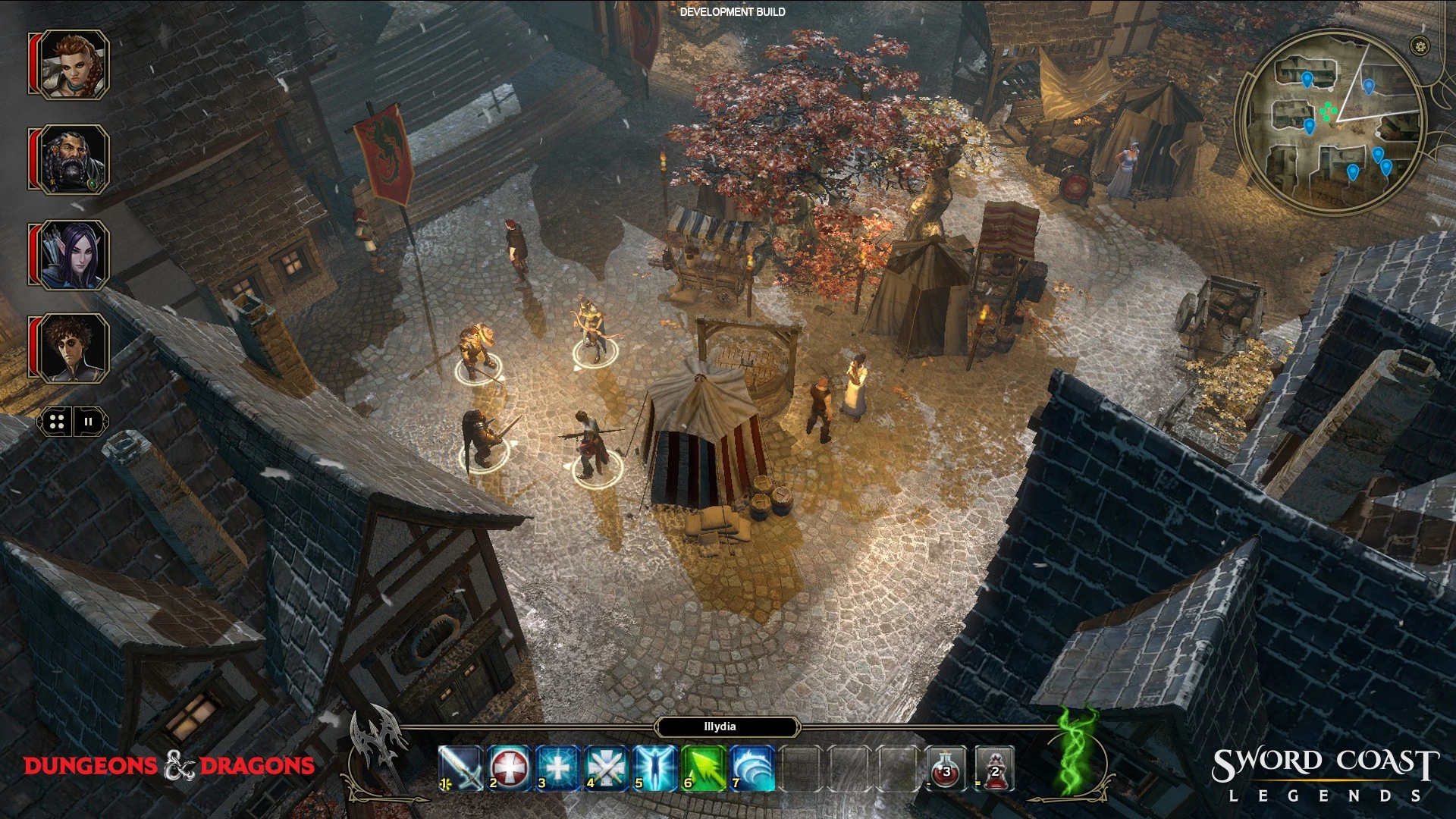Activate the green arrow ability
Viewport: 1456px width, 819px height.
point(704,768)
